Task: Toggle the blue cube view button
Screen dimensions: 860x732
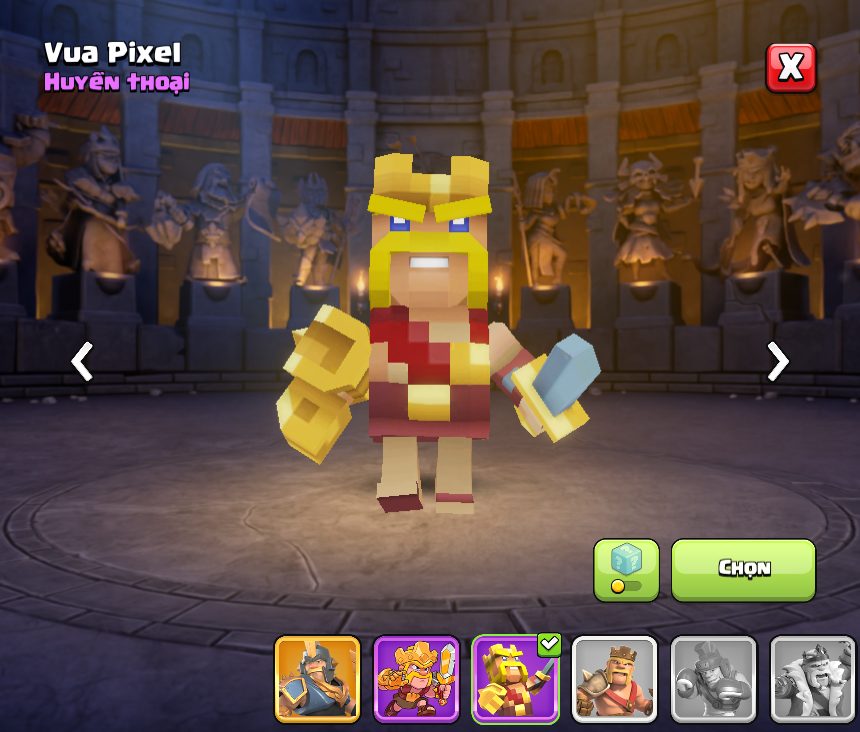Action: (626, 570)
